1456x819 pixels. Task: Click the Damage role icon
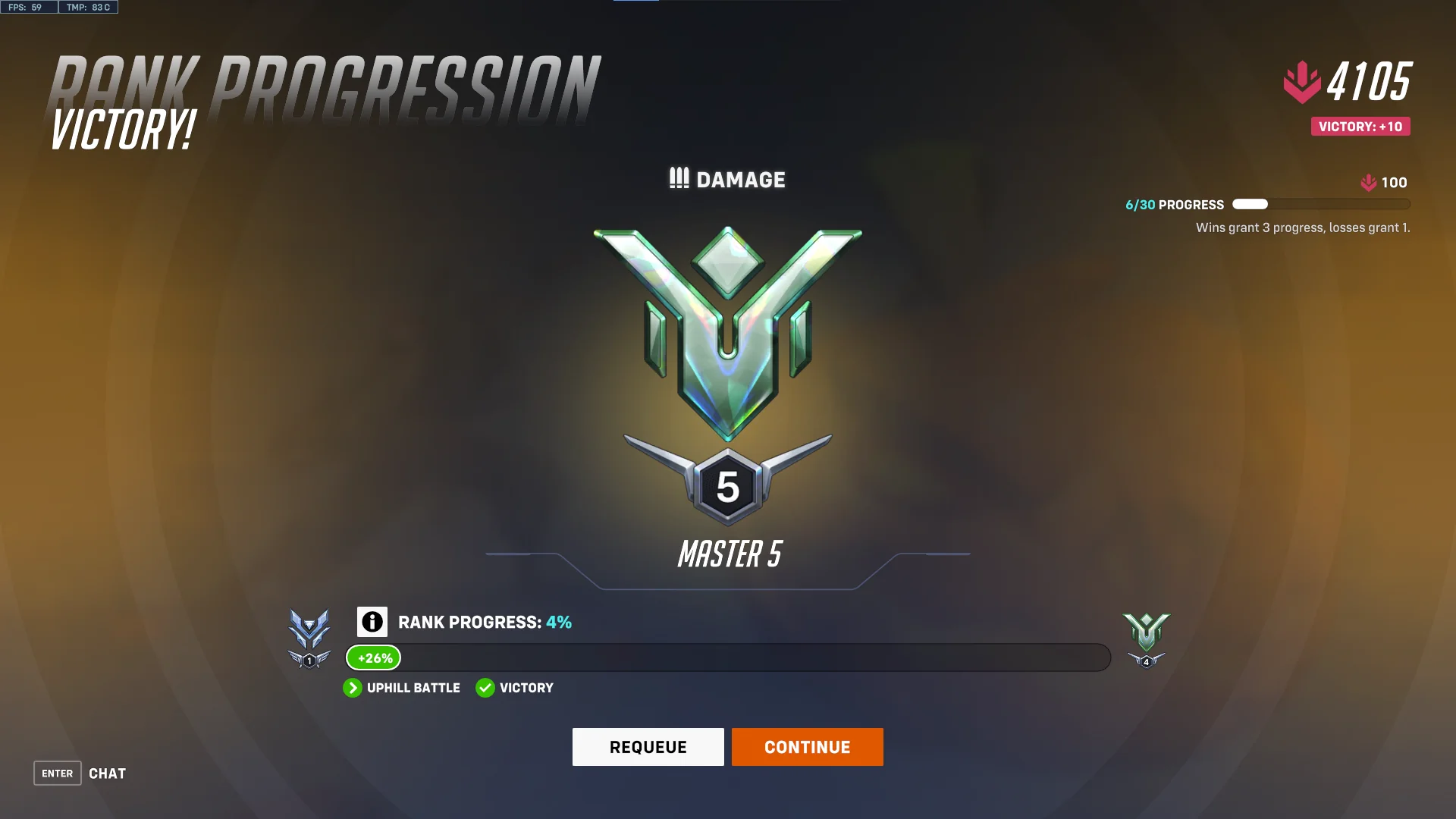click(679, 179)
